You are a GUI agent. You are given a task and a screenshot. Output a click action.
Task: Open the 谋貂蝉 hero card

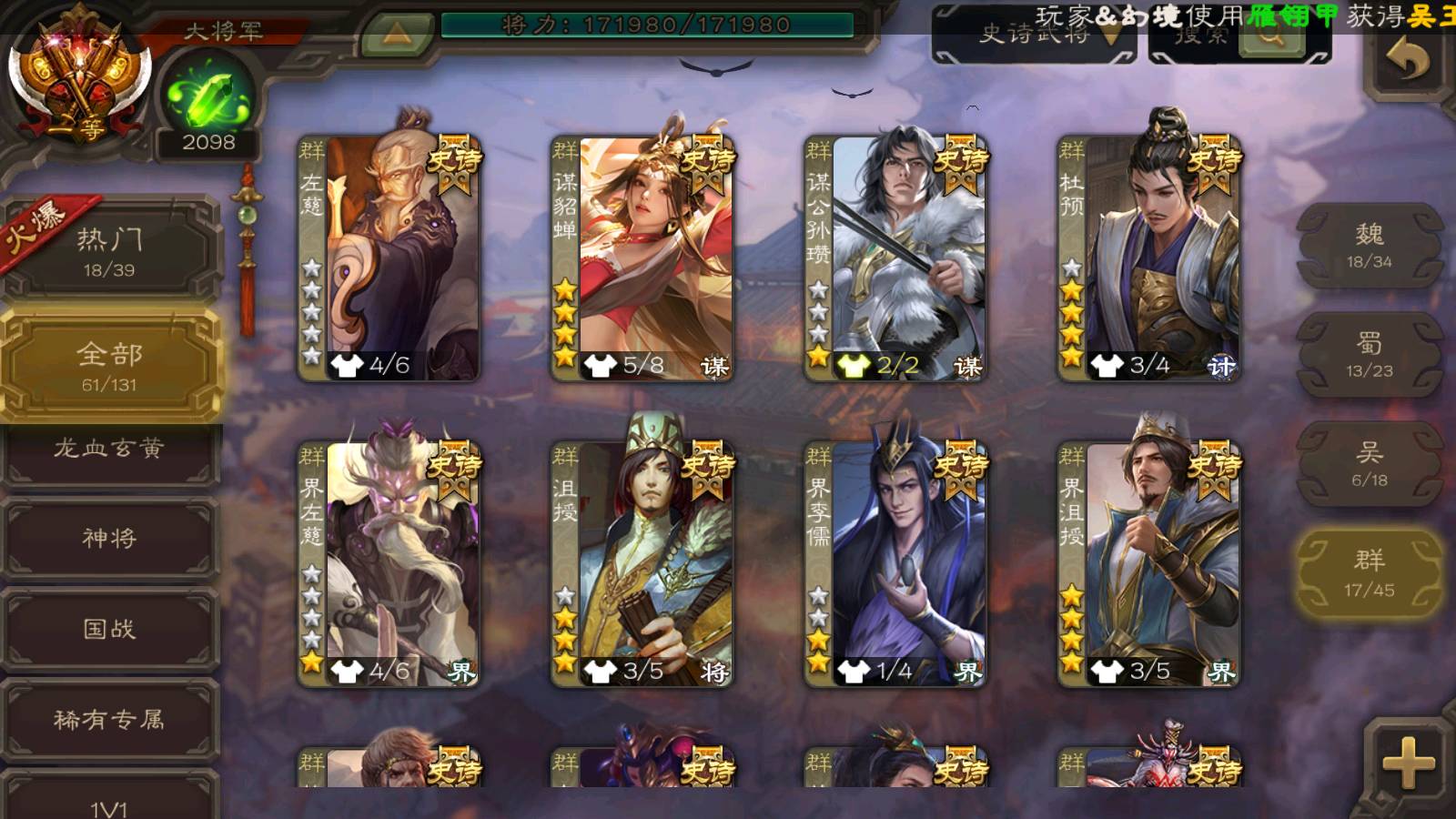coord(642,258)
